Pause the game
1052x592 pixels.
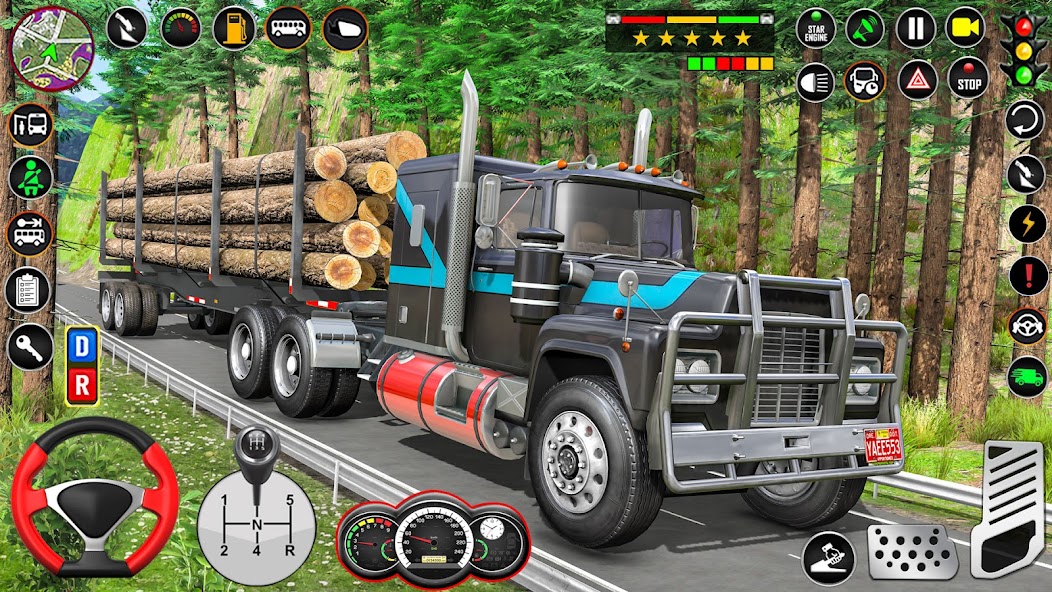915,28
